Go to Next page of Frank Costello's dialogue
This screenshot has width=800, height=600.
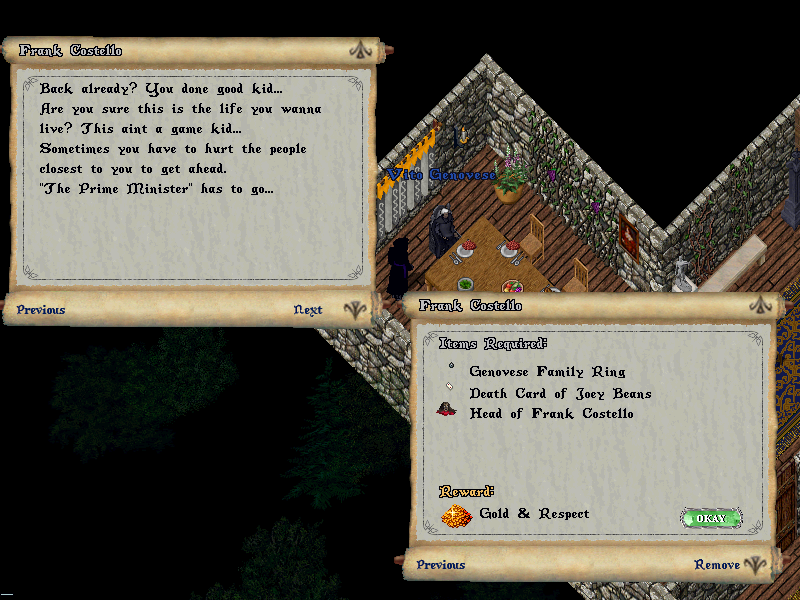pos(308,310)
